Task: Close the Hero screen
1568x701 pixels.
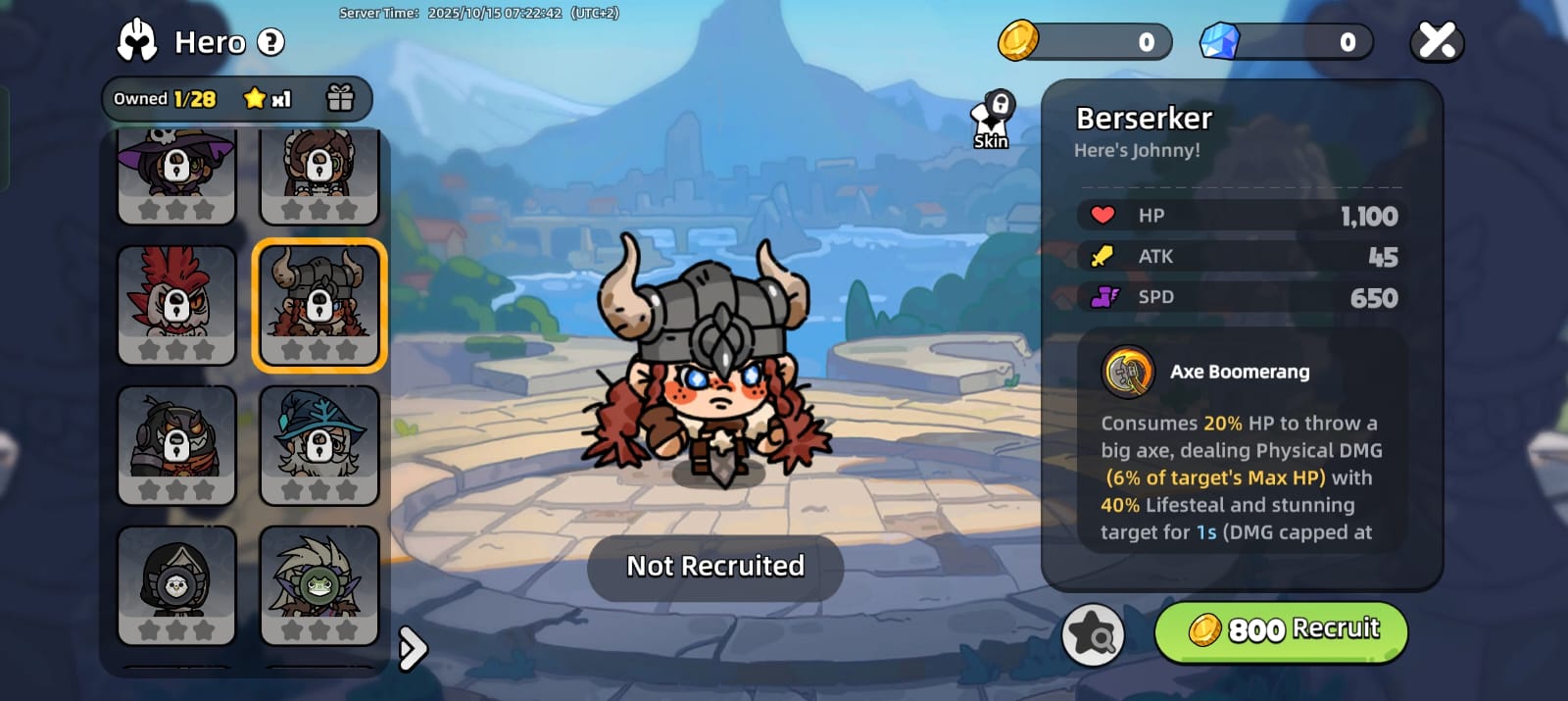Action: [1437, 42]
